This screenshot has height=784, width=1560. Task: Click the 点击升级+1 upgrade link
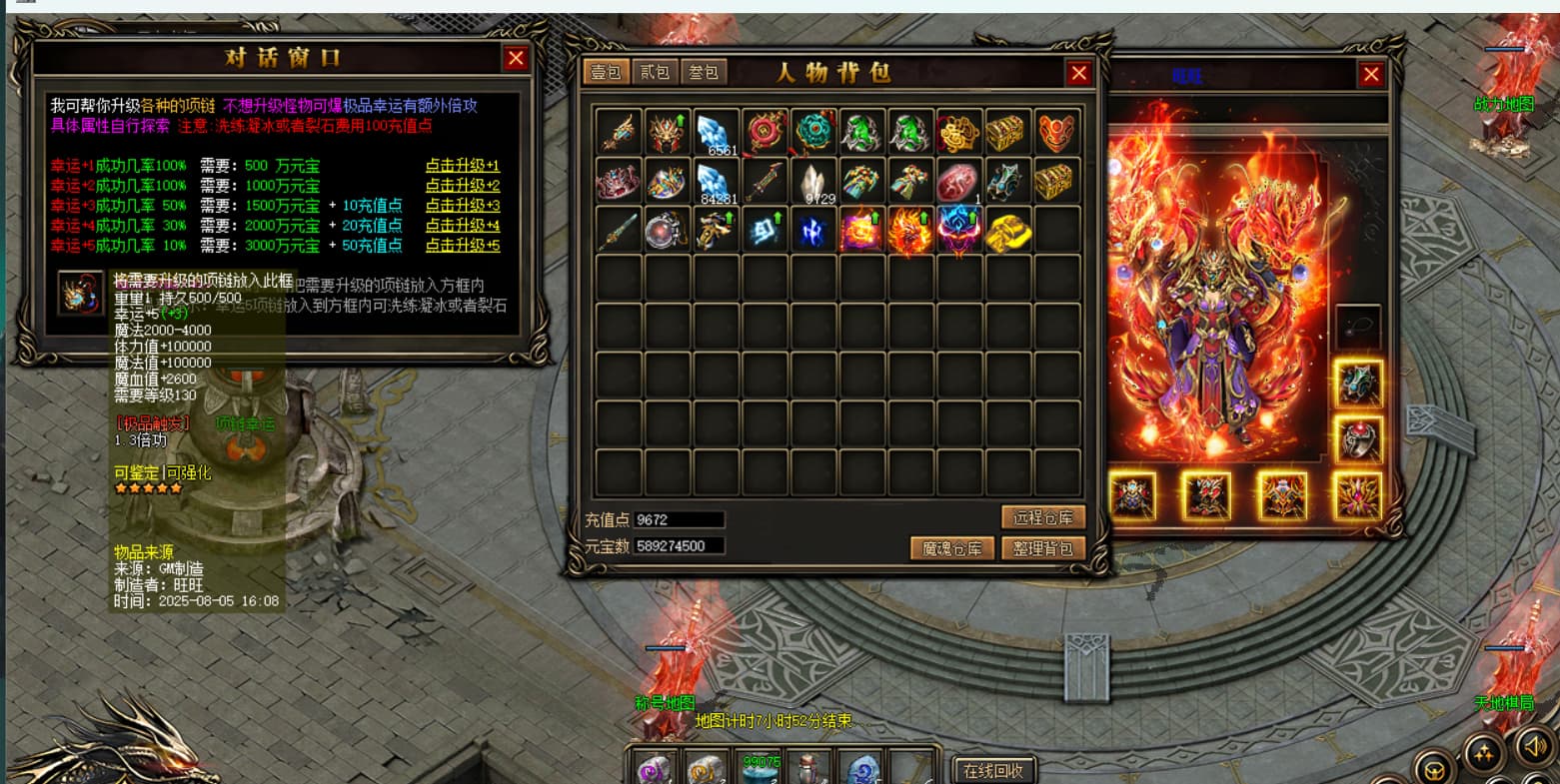462,166
